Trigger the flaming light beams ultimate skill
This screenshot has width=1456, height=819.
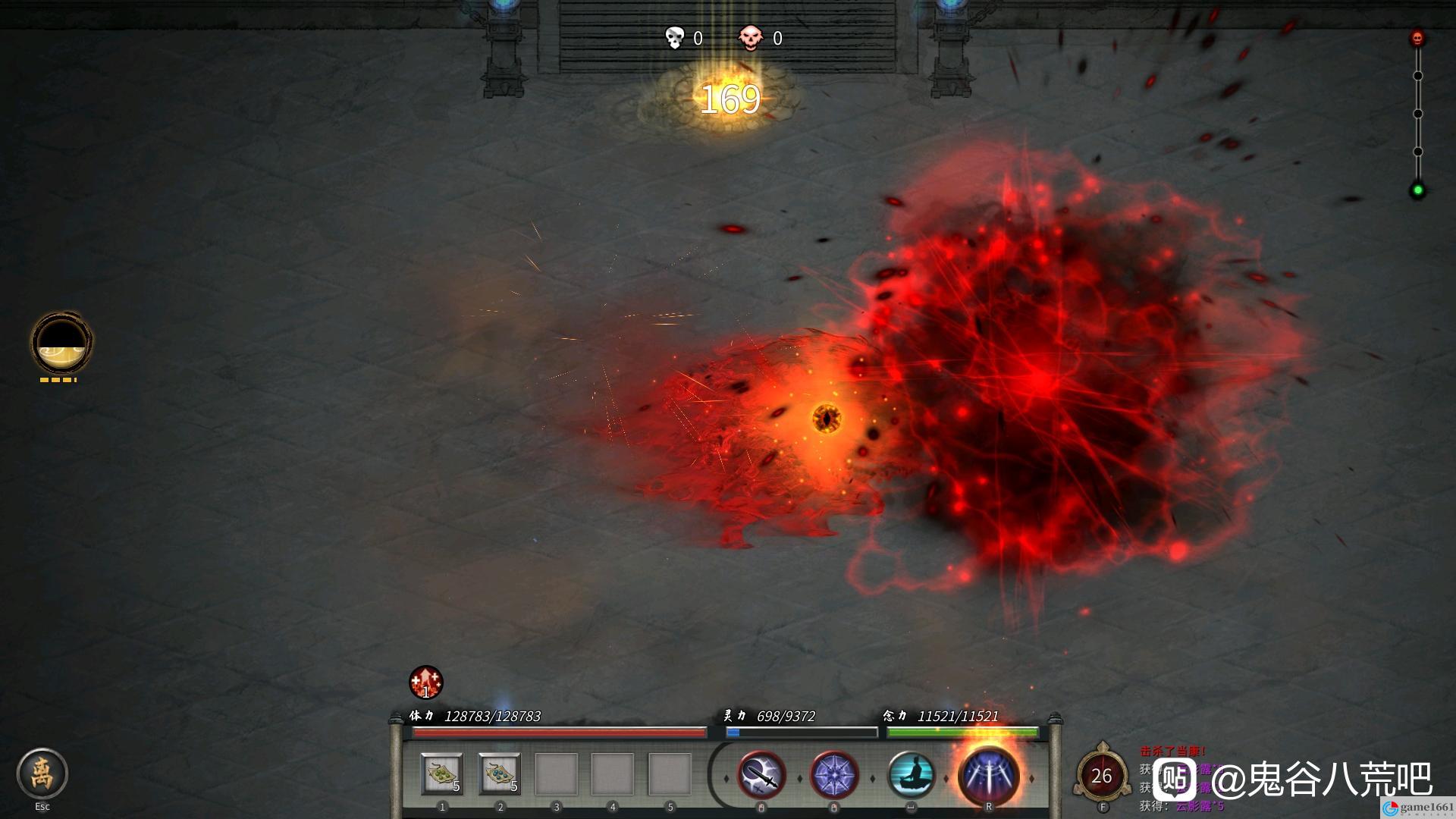pos(988,776)
